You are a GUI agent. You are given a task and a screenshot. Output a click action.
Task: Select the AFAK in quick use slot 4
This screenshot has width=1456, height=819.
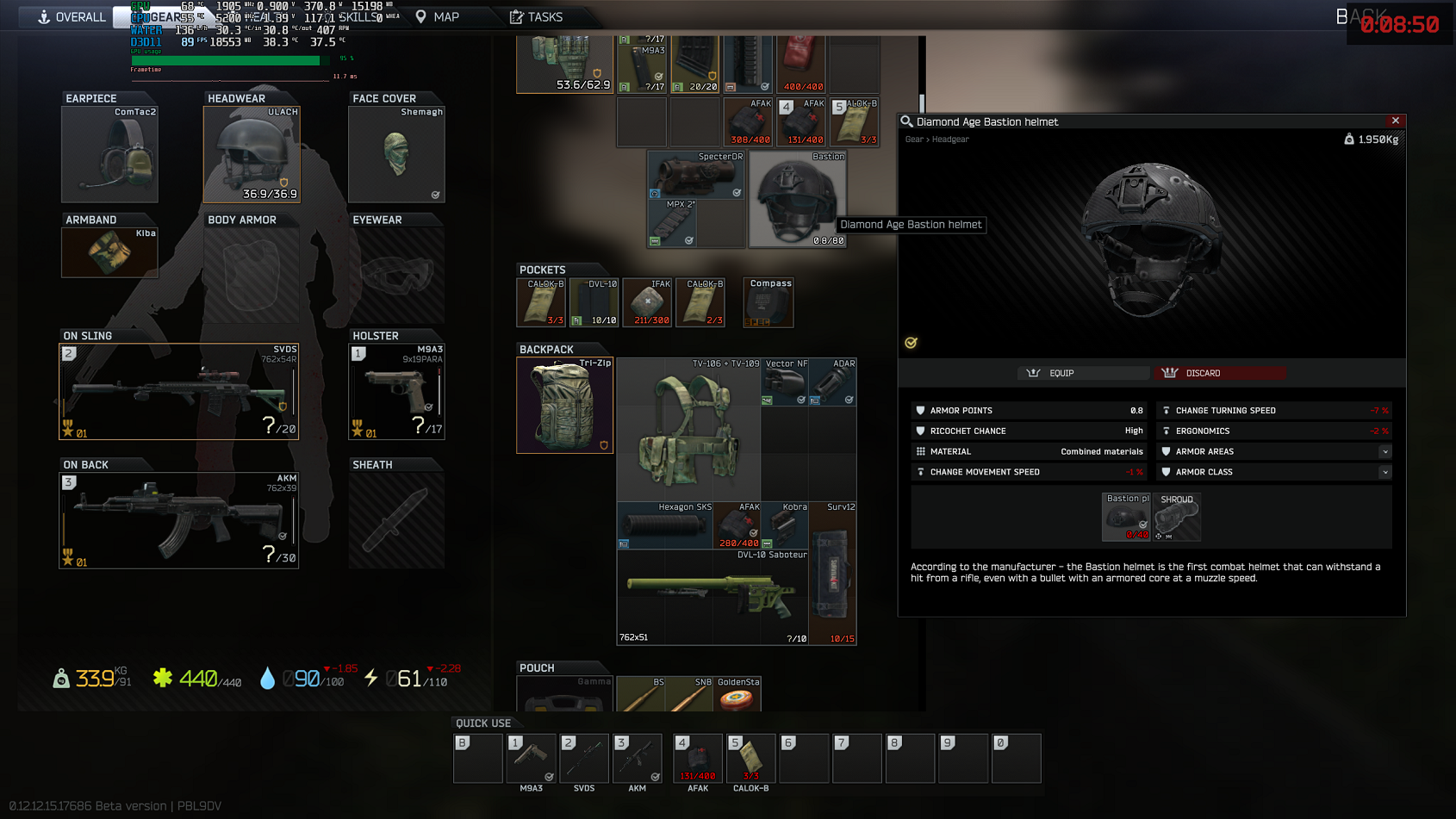click(x=697, y=758)
